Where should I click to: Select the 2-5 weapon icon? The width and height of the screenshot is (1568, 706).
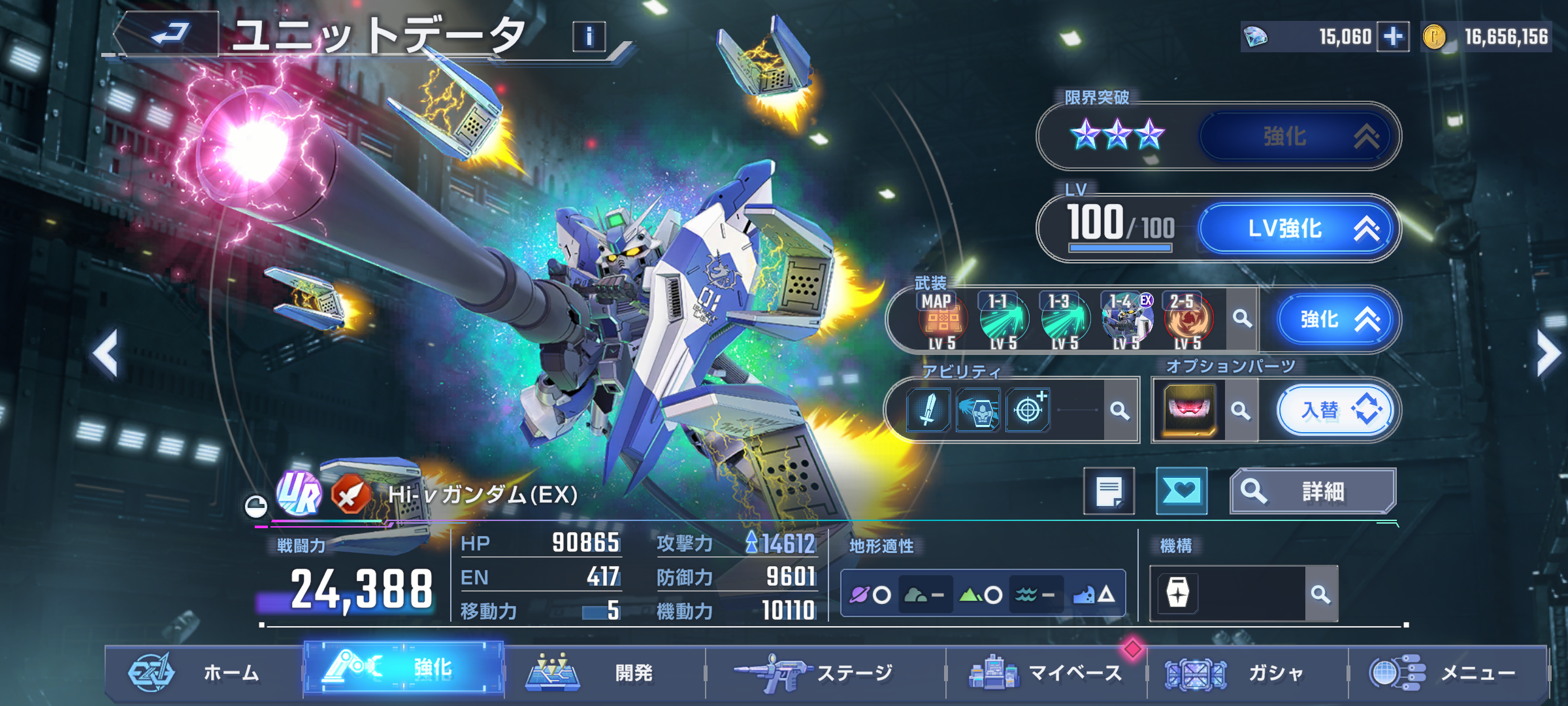pyautogui.click(x=1188, y=320)
